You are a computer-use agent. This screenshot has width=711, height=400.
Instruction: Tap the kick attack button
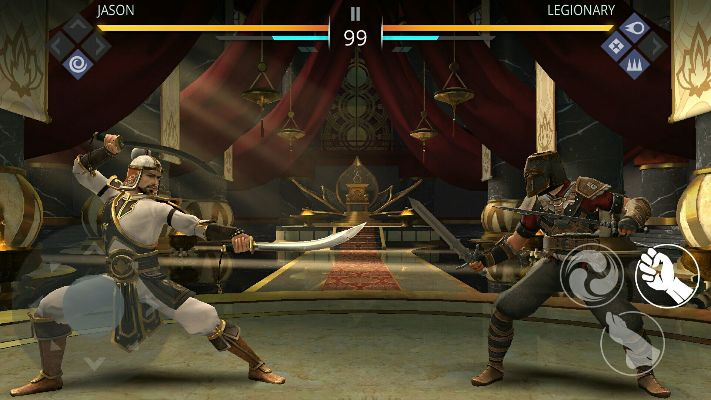pos(632,340)
